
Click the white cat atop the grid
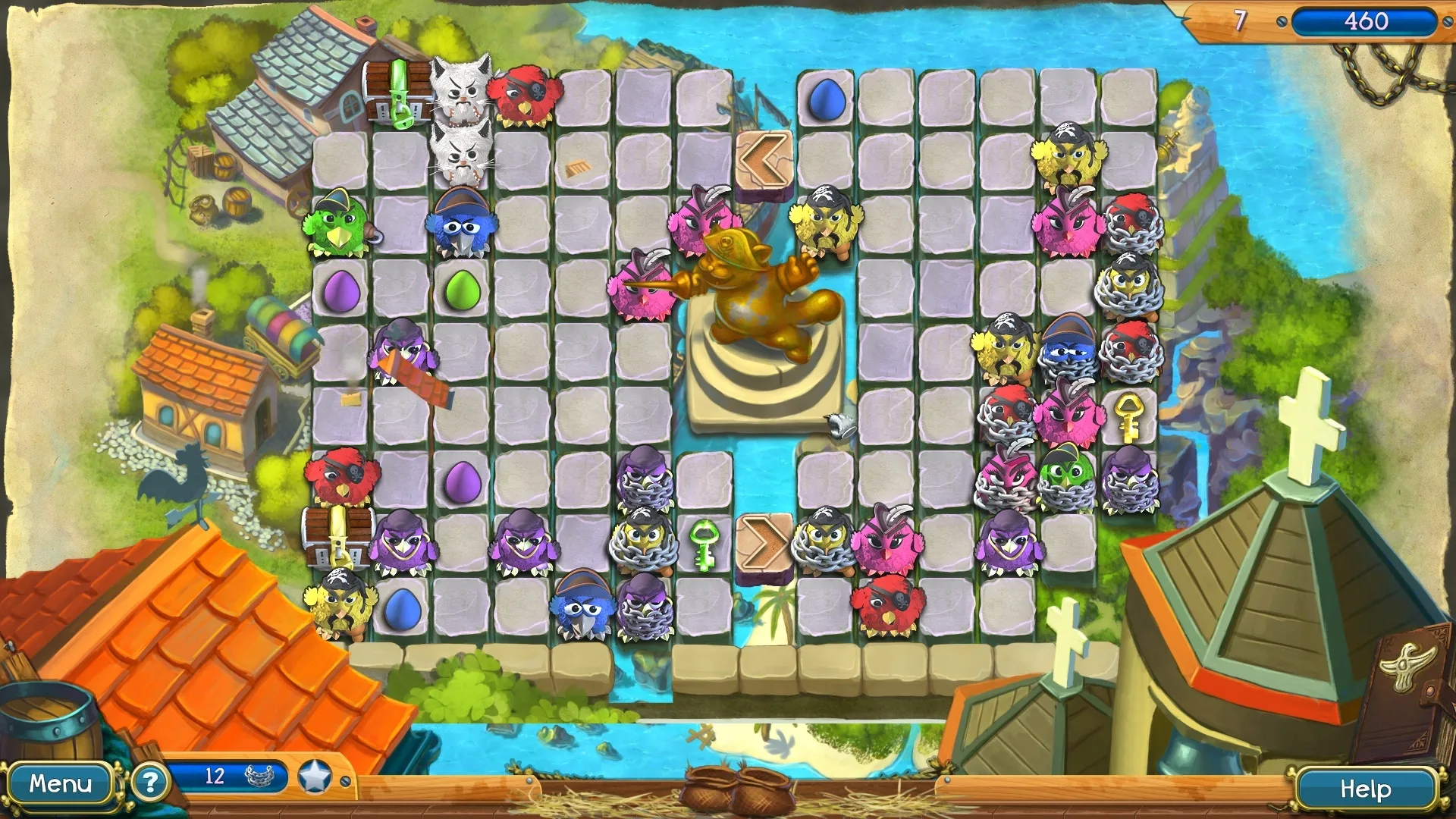pos(463,95)
